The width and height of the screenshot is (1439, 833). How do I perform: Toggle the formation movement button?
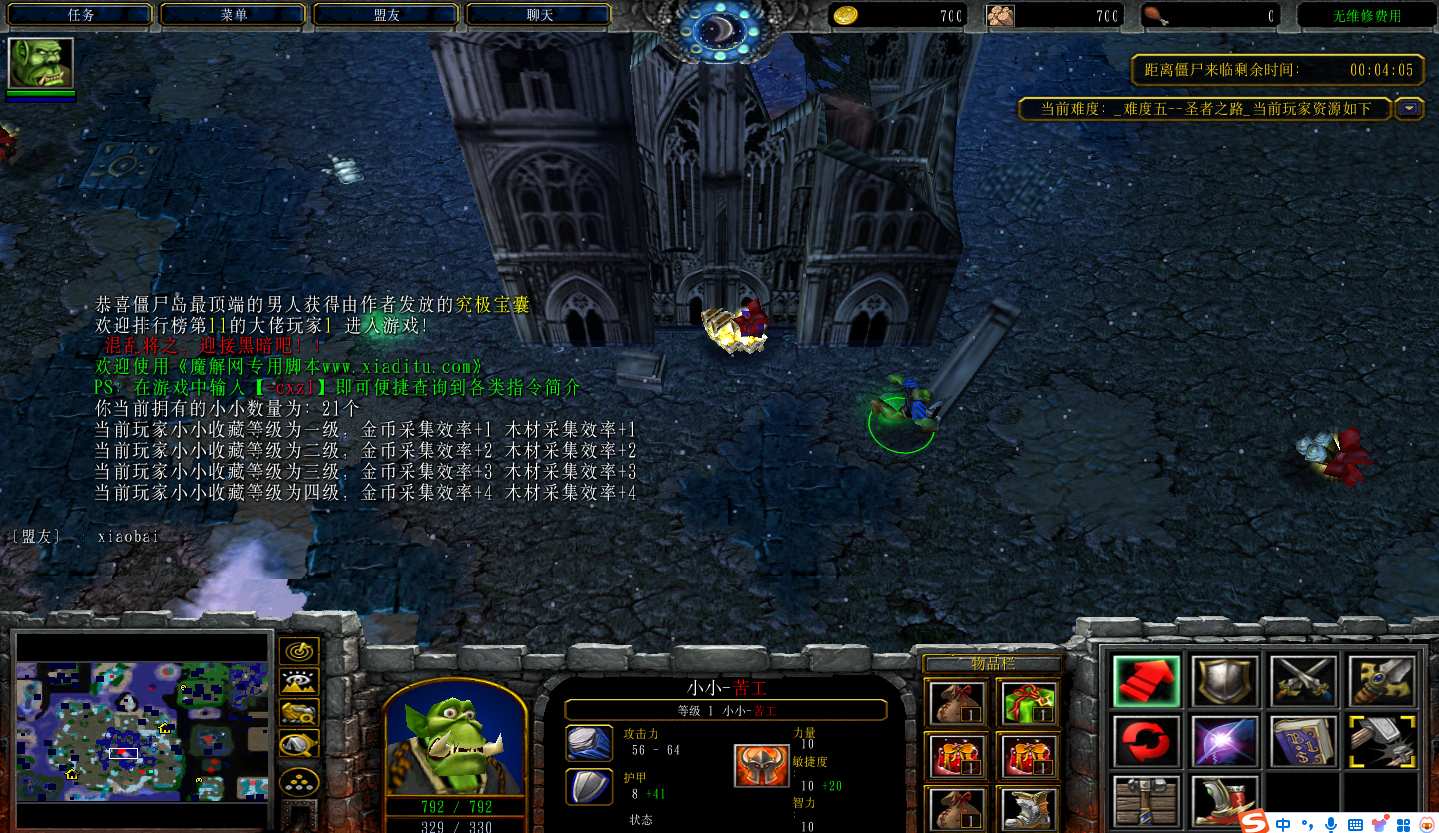[x=298, y=781]
